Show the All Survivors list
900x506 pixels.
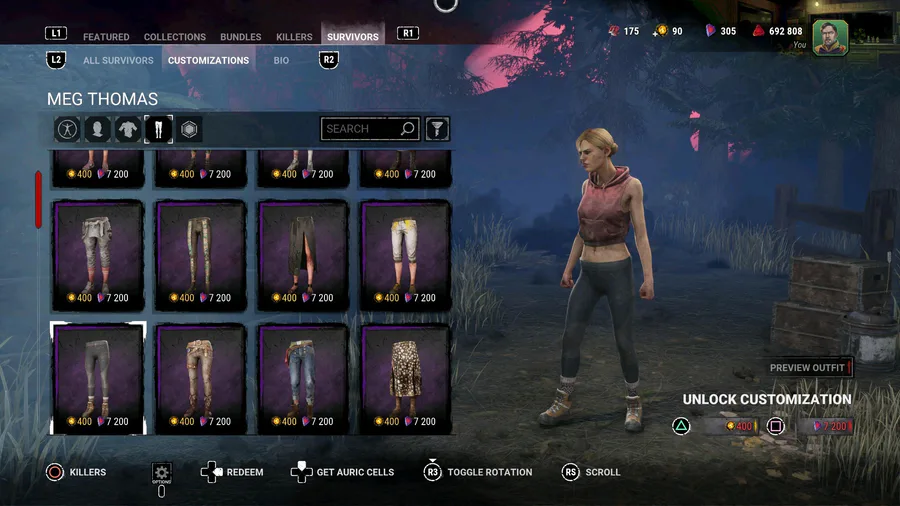click(118, 60)
